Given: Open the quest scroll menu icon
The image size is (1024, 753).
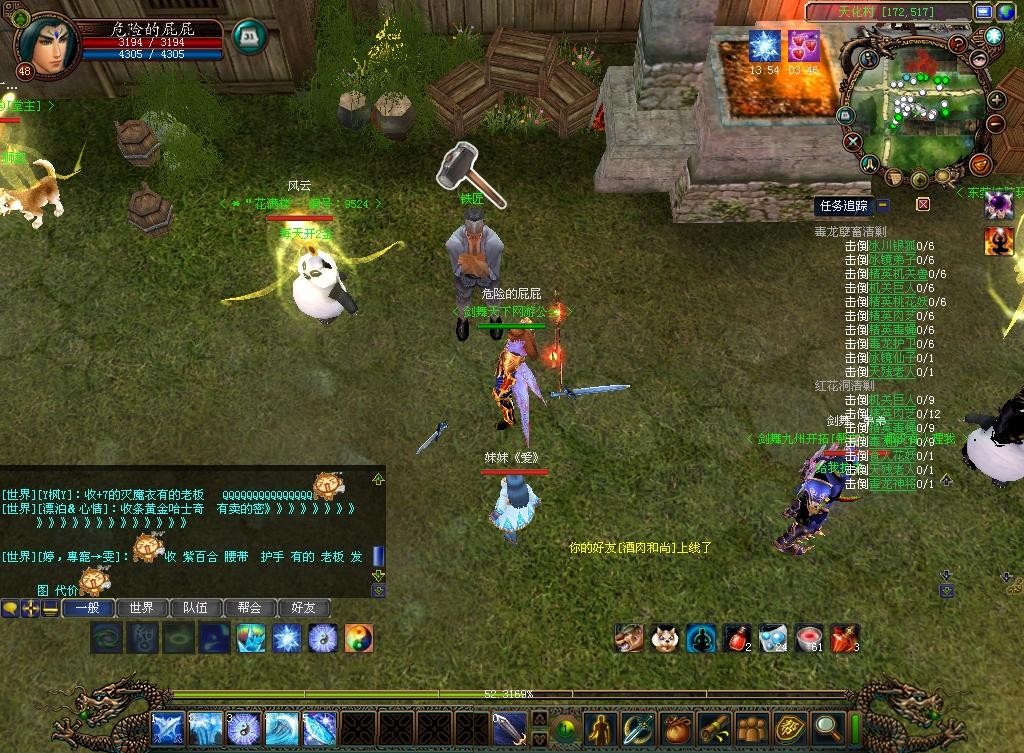Looking at the screenshot, I should (x=713, y=728).
